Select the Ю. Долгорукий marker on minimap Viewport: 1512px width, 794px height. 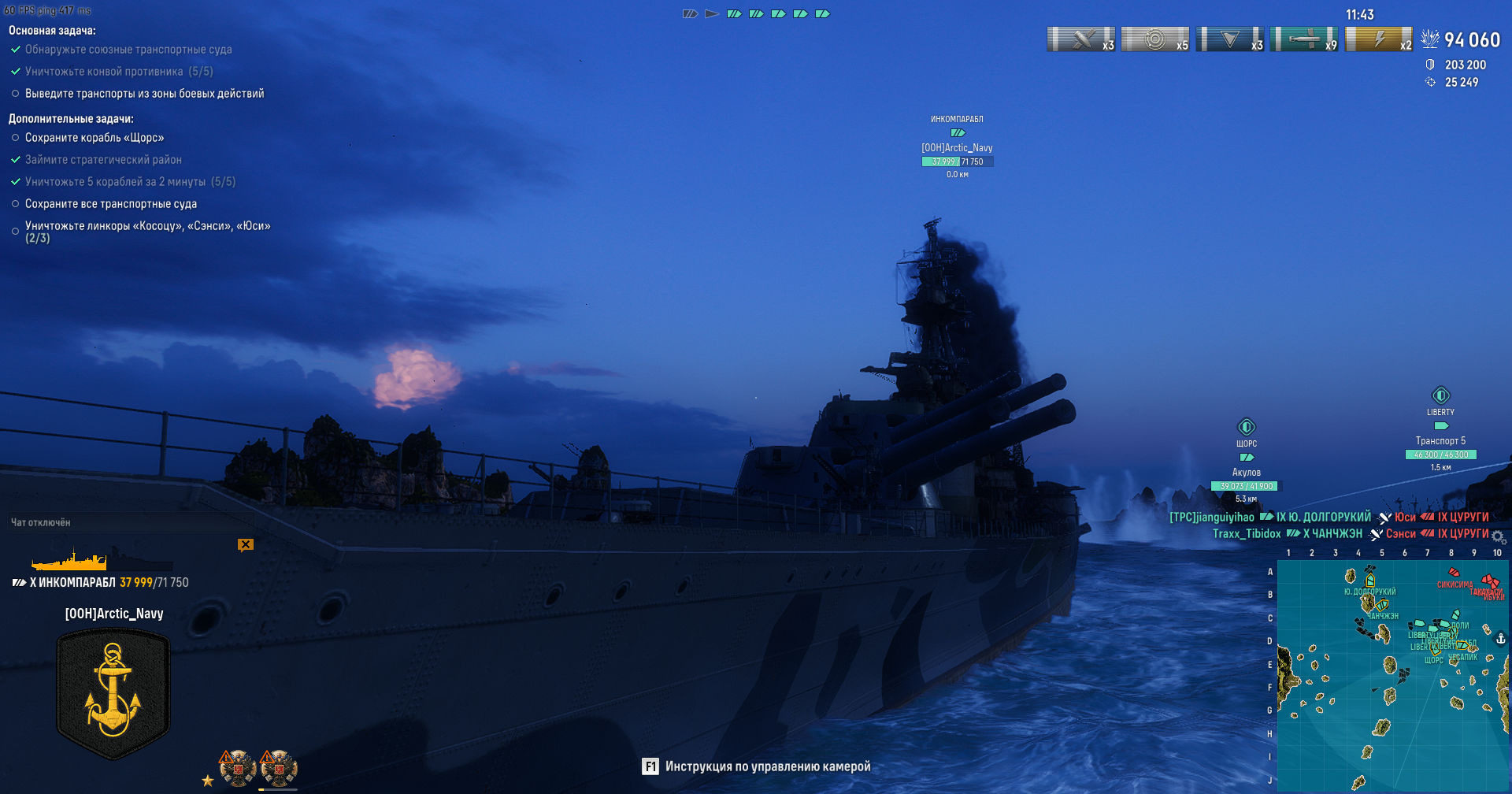pyautogui.click(x=1370, y=582)
